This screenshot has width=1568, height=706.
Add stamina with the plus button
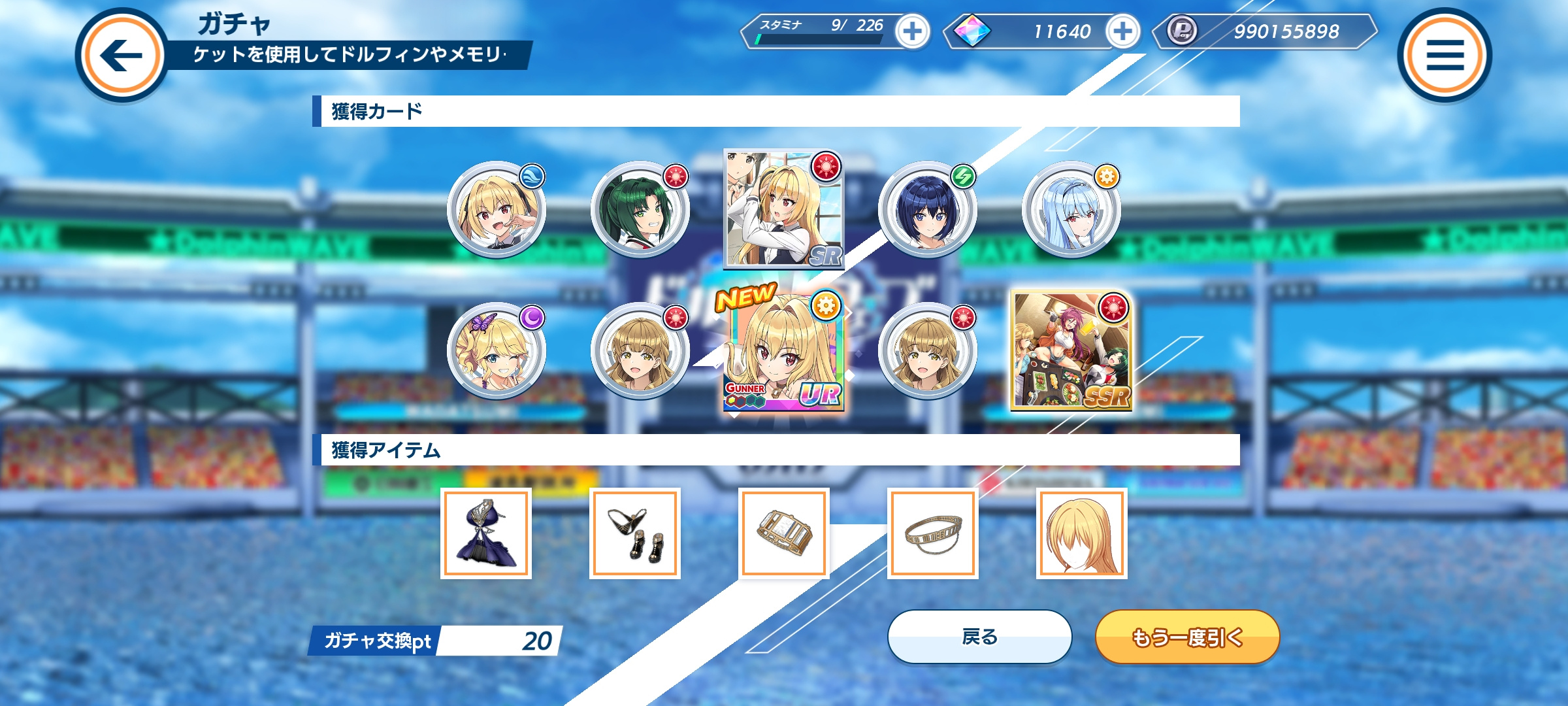912,31
